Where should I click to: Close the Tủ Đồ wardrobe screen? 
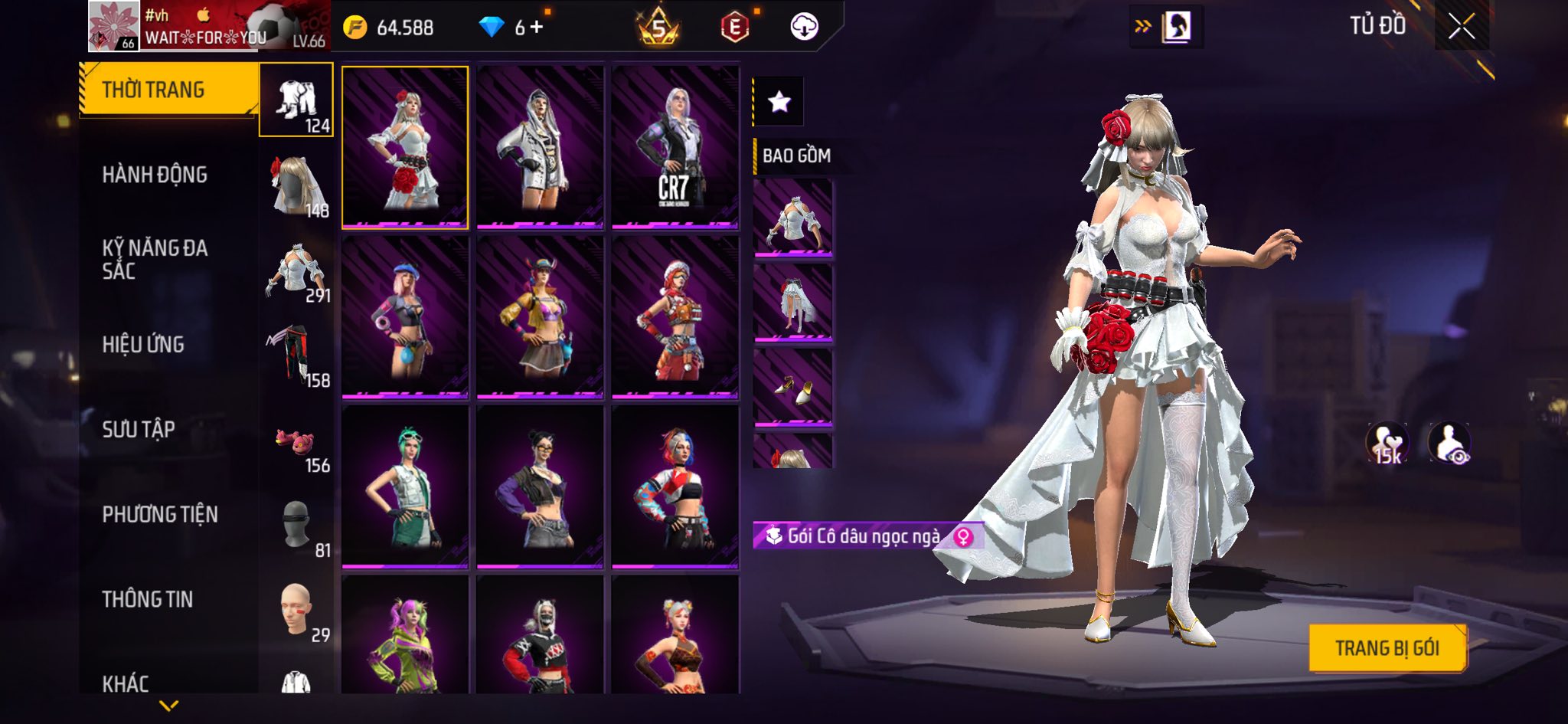(1461, 28)
